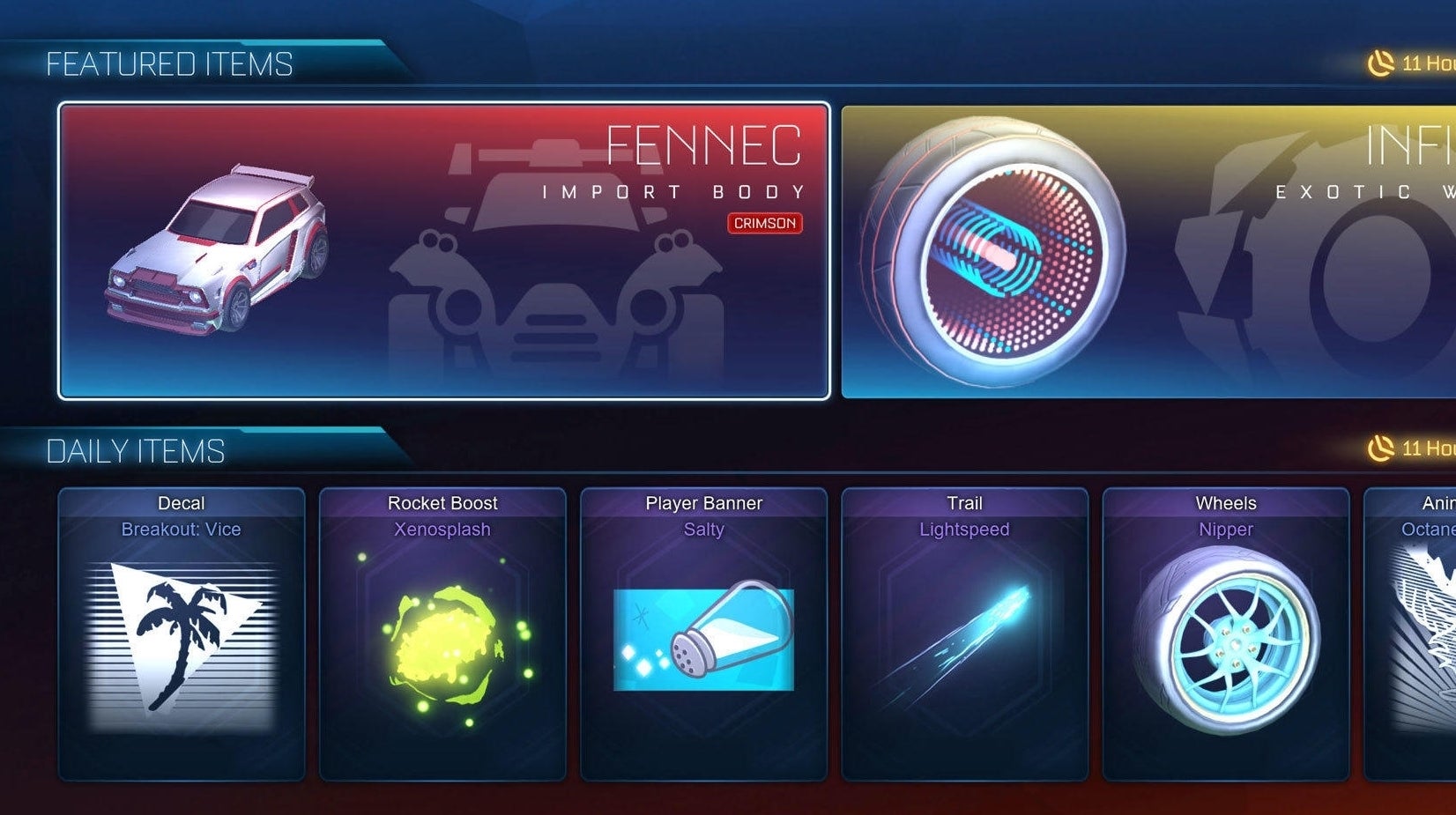
Task: Open the Fennec Import Body featured card
Action: point(445,251)
